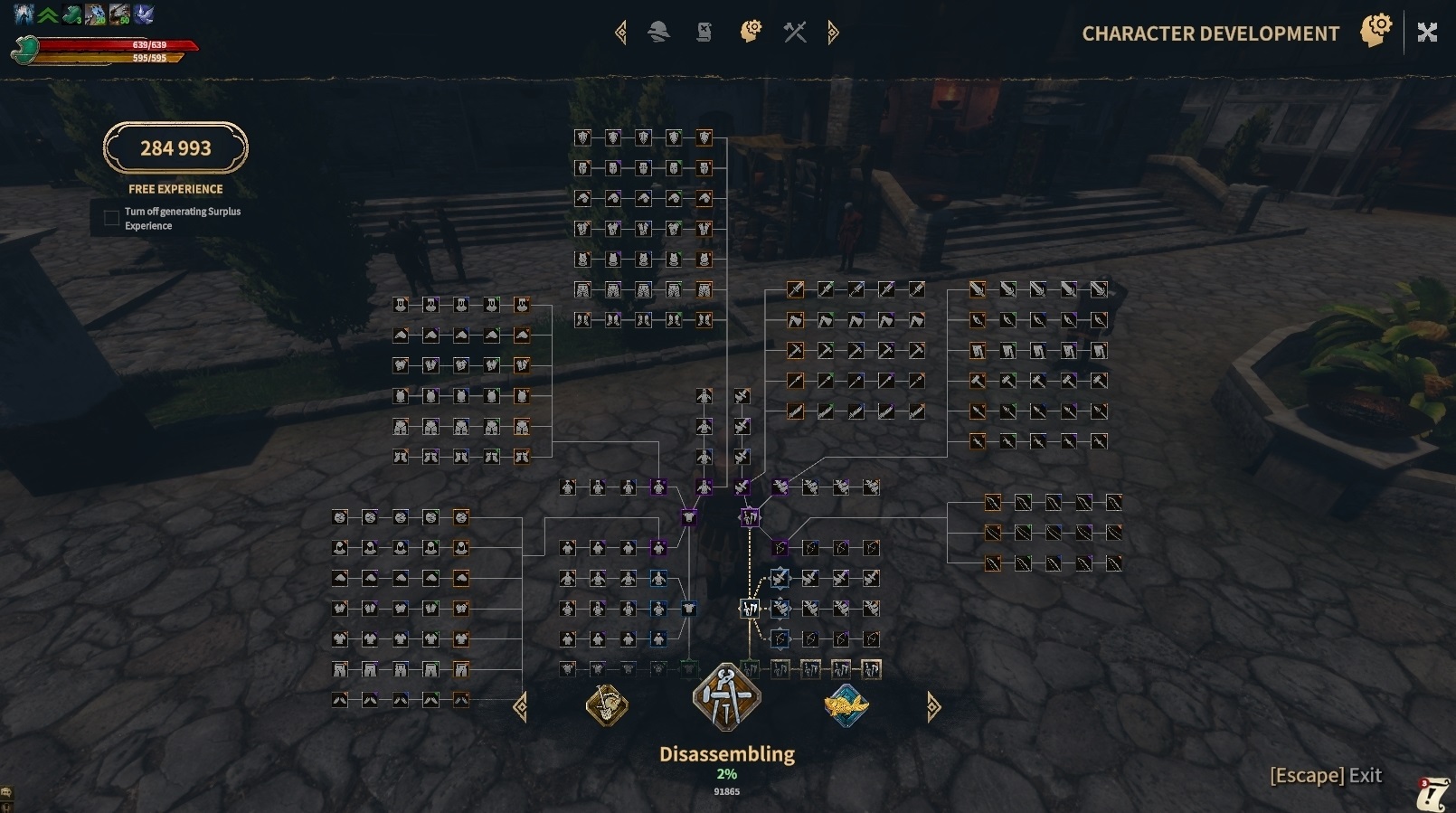Select the shovel-and-pickaxe skill icon
Viewport: 1456px width, 813px height.
[x=607, y=705]
